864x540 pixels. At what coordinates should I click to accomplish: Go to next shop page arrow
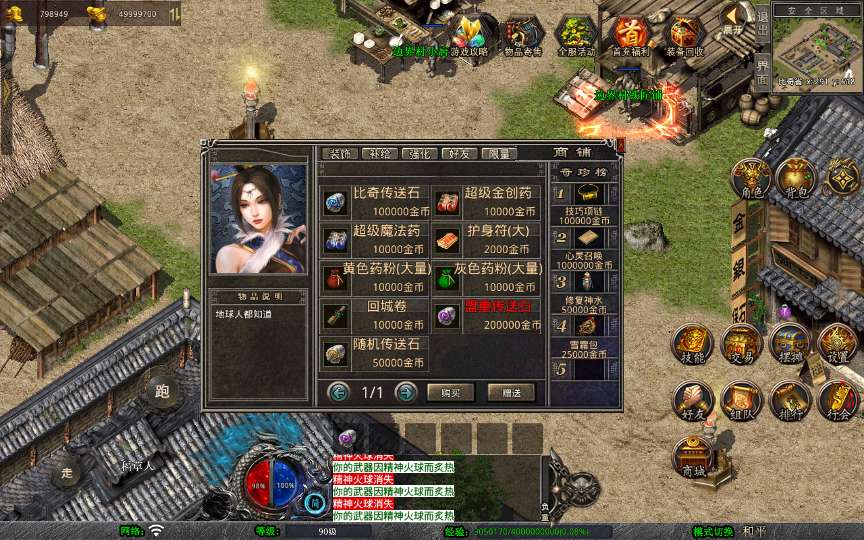(x=406, y=392)
